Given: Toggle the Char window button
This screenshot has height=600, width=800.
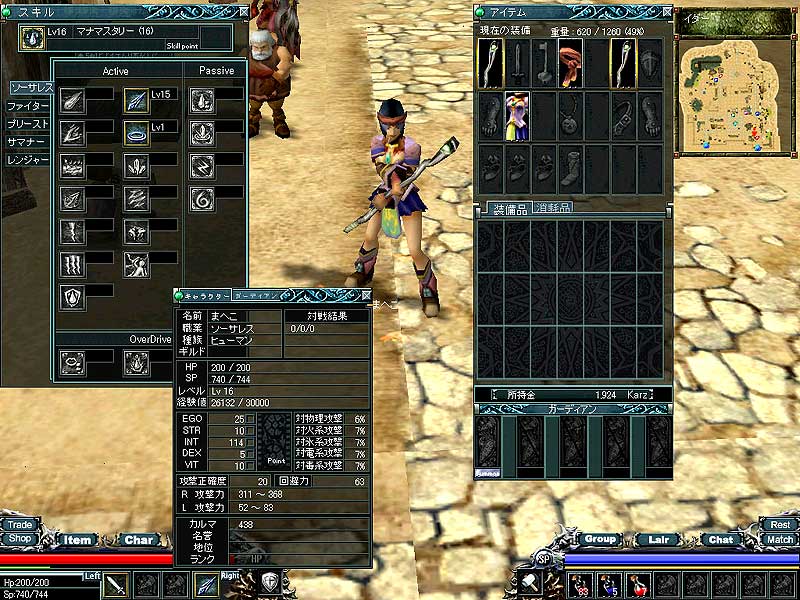Looking at the screenshot, I should [x=139, y=540].
